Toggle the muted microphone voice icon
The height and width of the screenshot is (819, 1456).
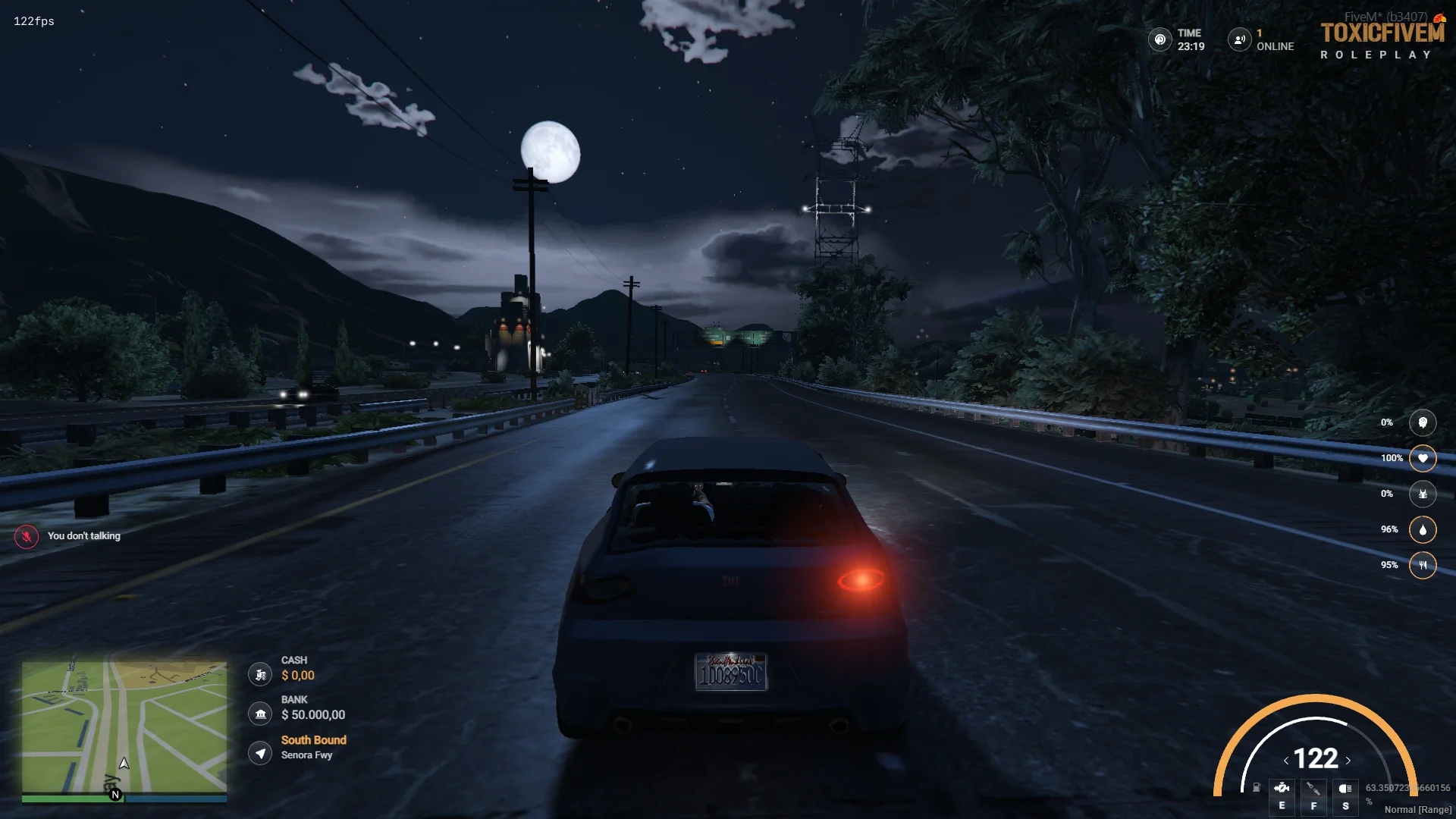(27, 537)
